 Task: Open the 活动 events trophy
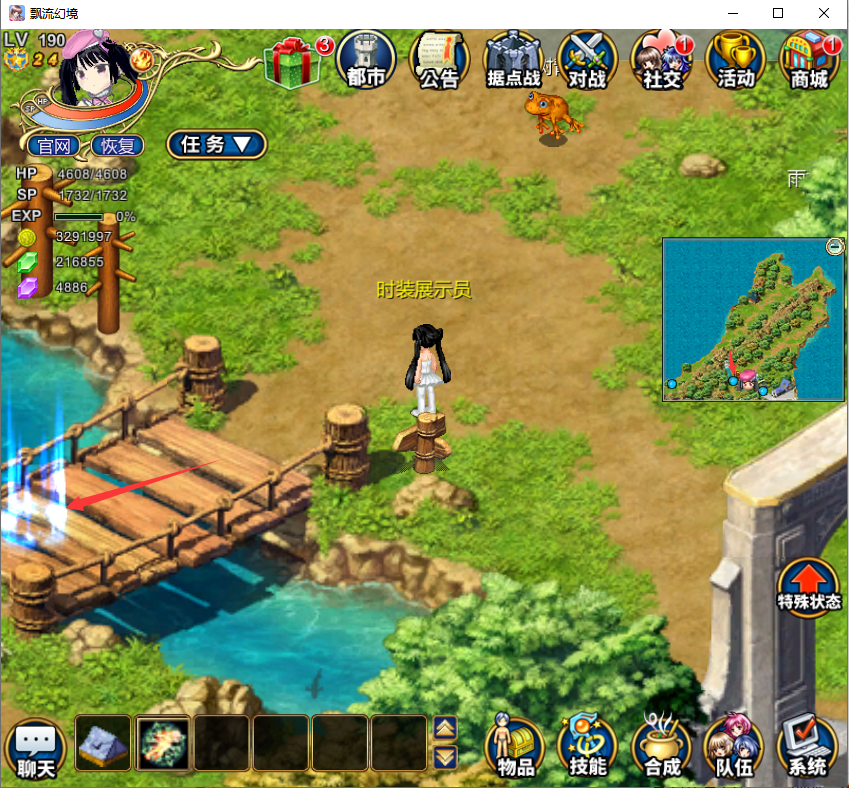[735, 59]
